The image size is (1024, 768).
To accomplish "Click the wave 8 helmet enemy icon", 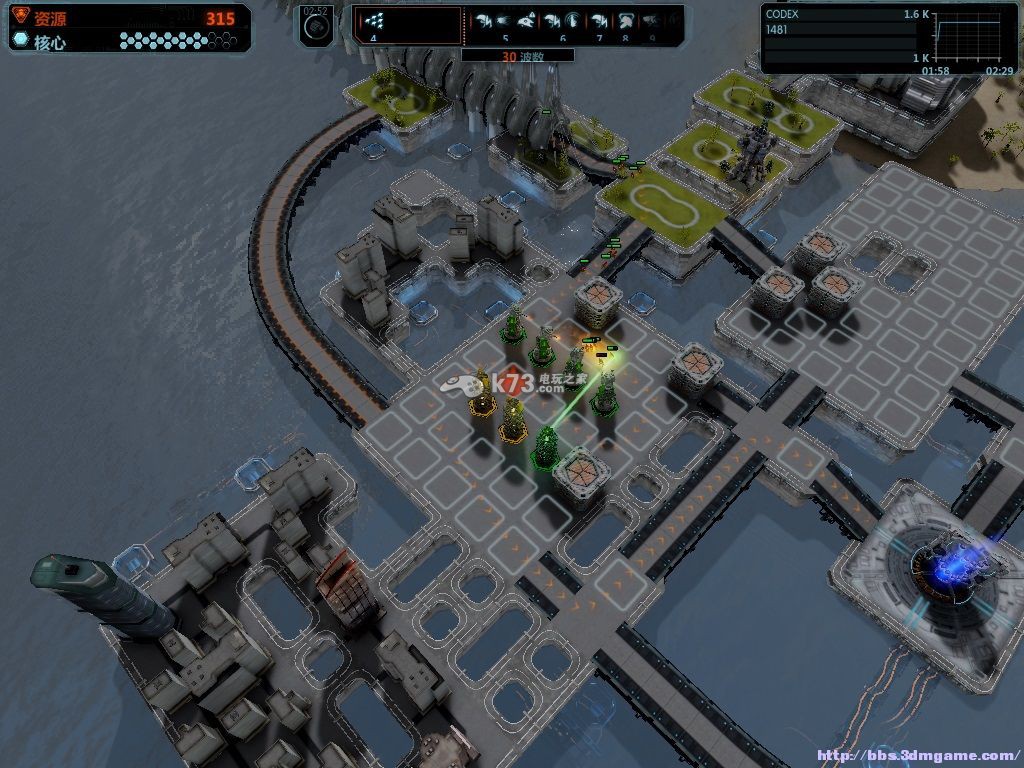I will pyautogui.click(x=626, y=20).
